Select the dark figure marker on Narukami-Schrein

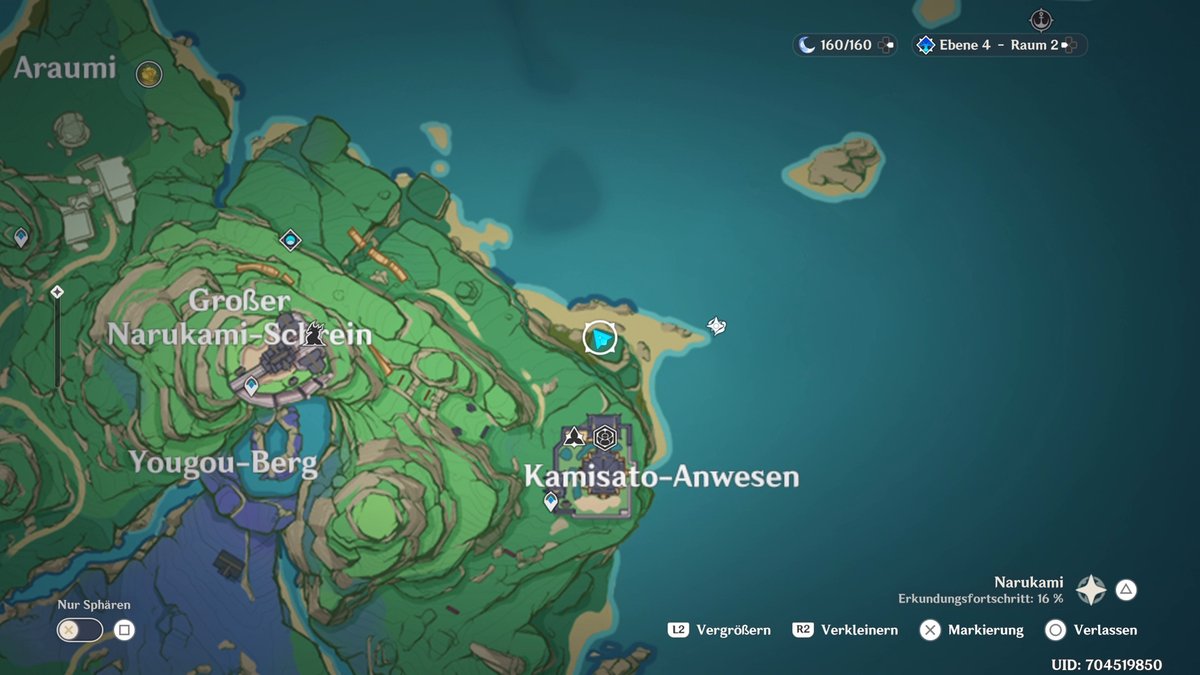[315, 333]
